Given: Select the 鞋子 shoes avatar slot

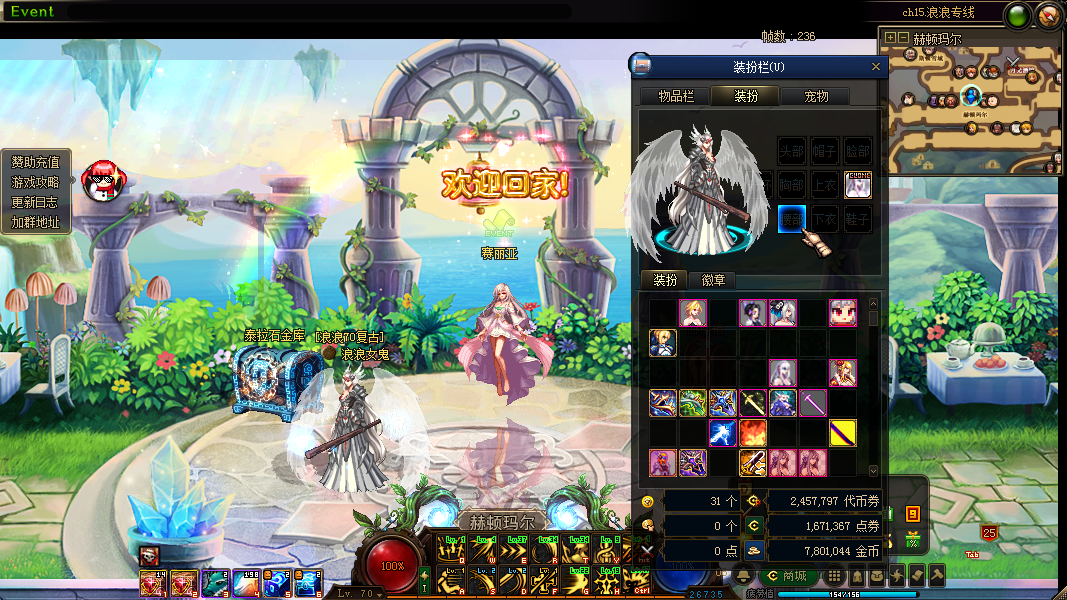Looking at the screenshot, I should pos(857,218).
